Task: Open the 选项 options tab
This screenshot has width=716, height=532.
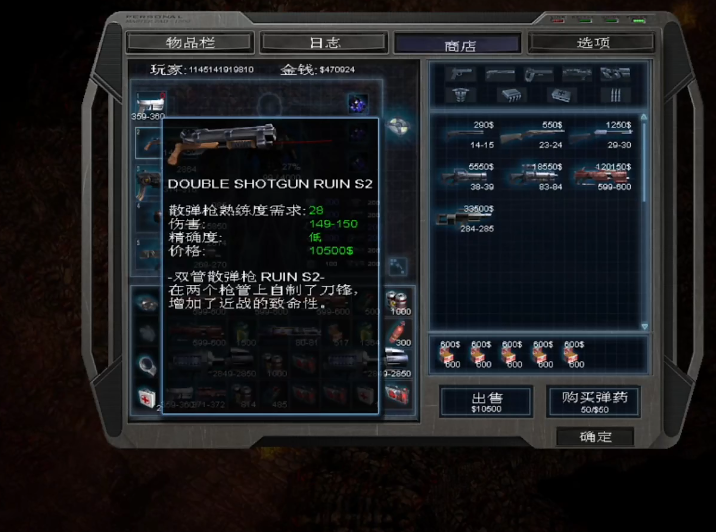Action: coord(592,43)
